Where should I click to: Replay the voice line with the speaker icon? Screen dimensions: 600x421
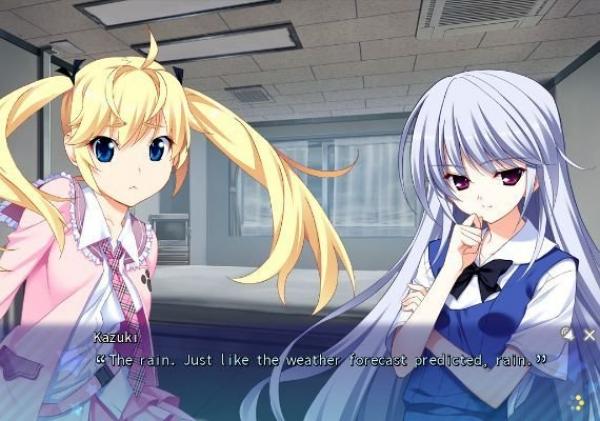[x=567, y=334]
